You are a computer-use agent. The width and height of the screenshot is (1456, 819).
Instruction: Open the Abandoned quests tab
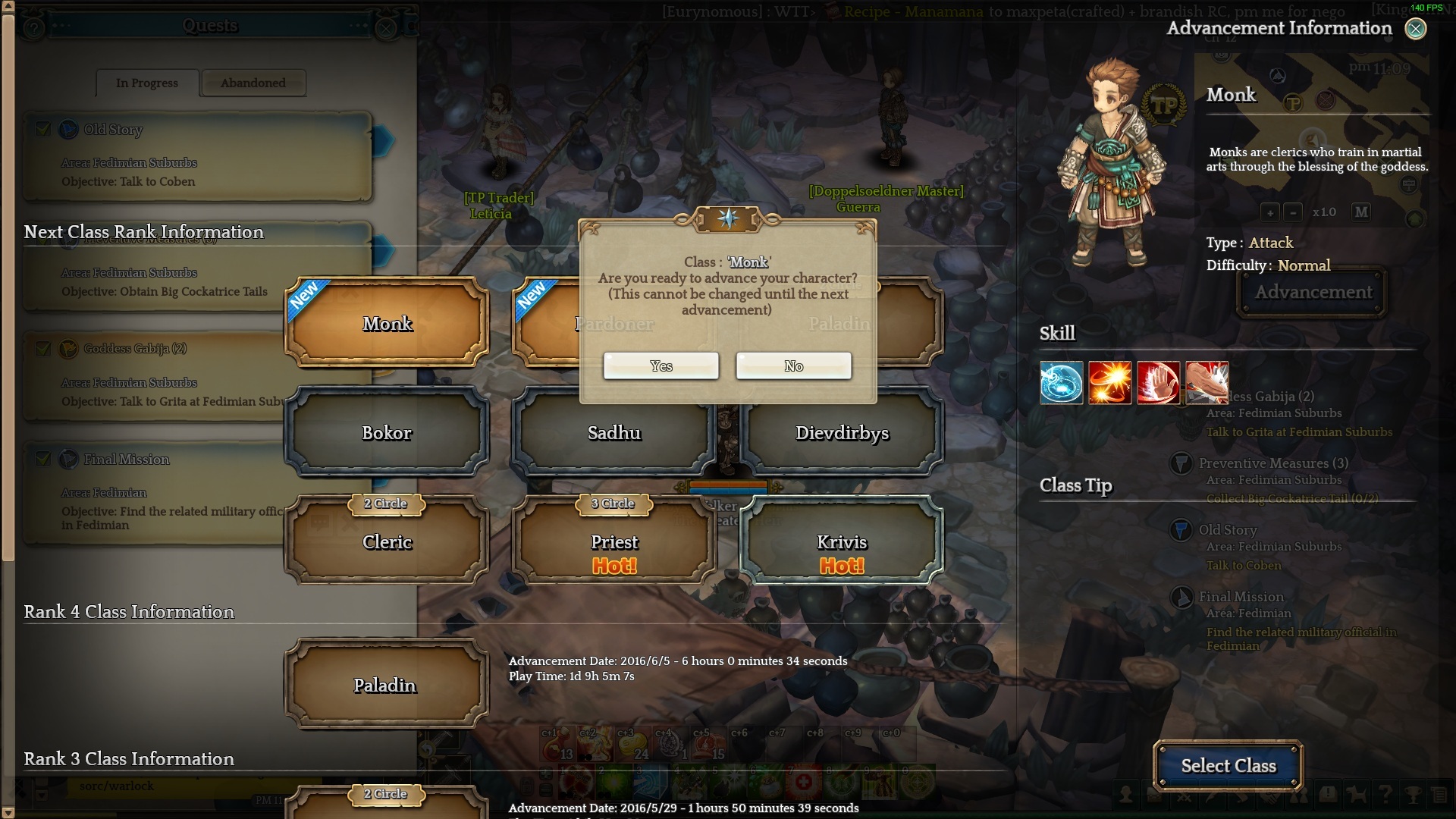point(253,83)
